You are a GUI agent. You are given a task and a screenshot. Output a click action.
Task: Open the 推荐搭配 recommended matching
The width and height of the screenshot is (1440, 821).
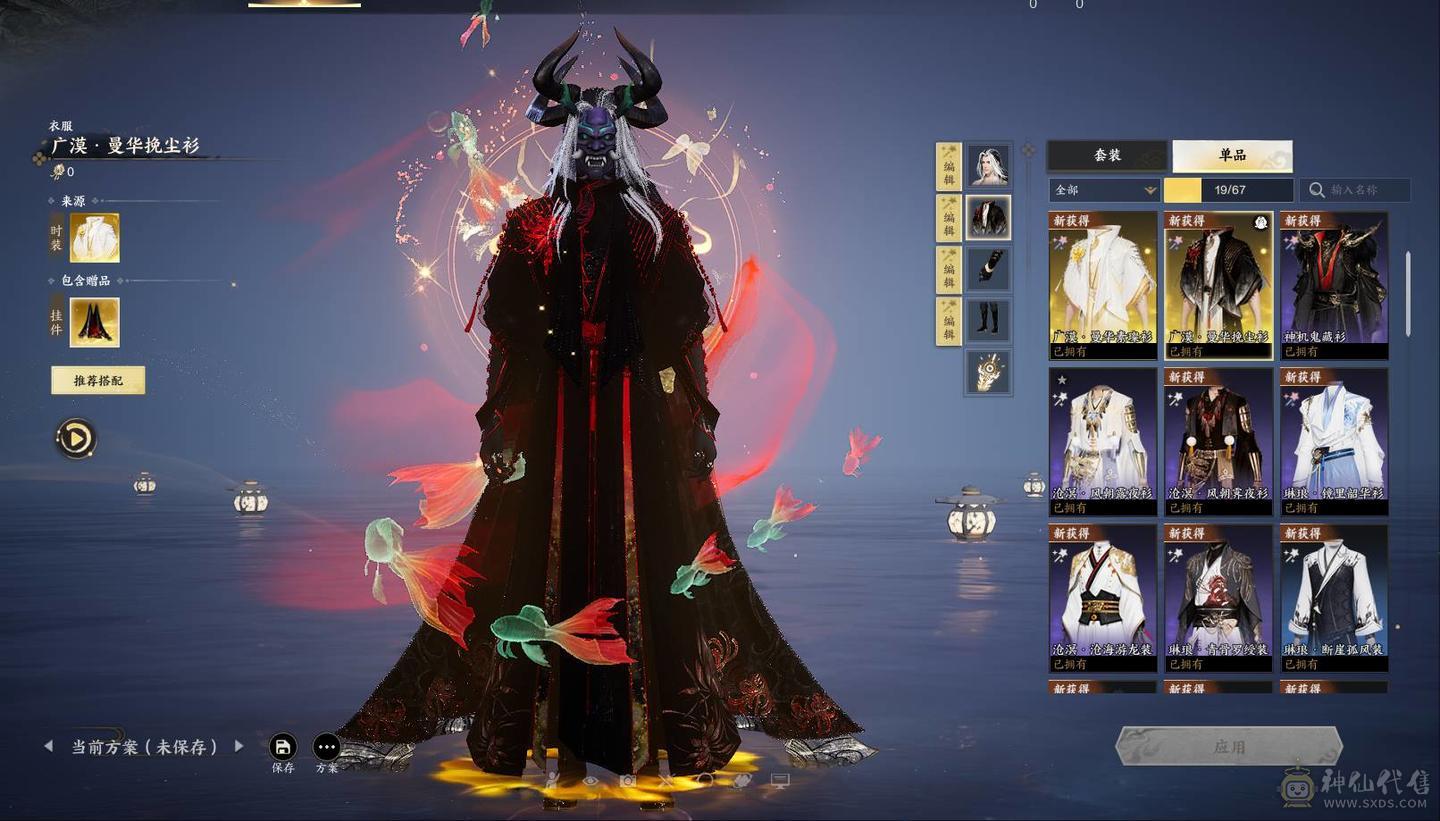pyautogui.click(x=98, y=380)
